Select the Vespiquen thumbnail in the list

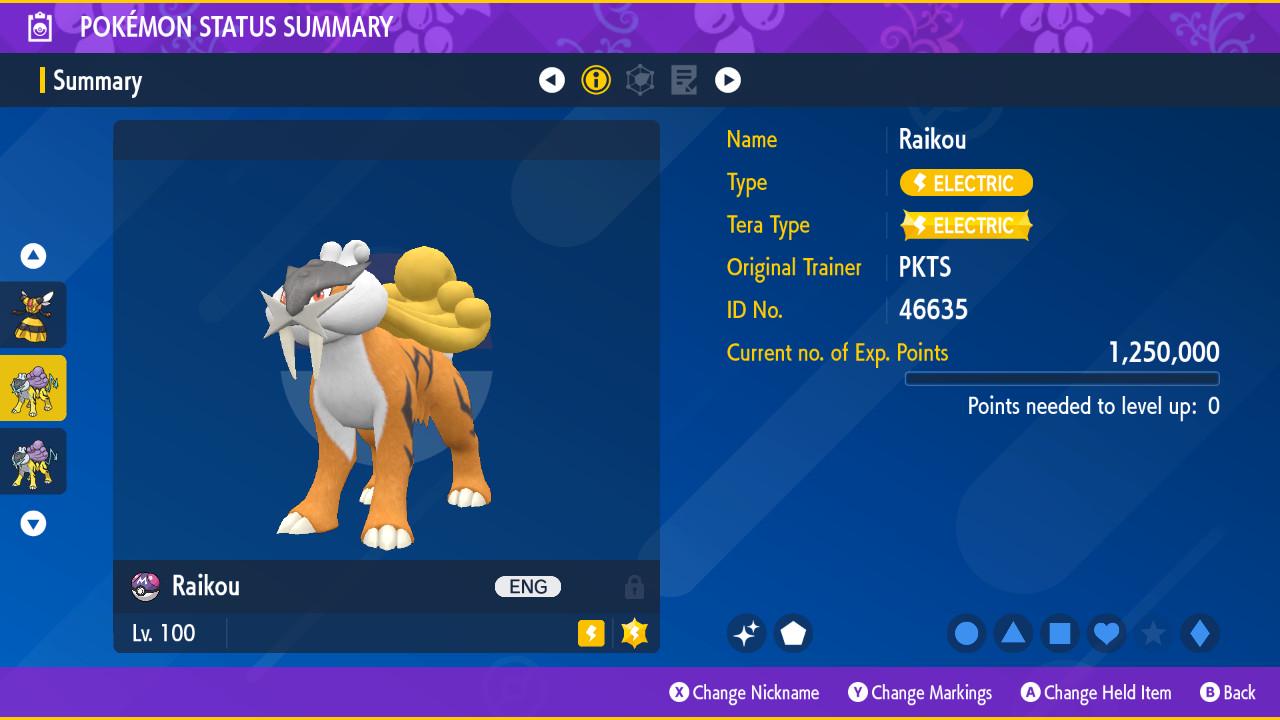point(33,315)
